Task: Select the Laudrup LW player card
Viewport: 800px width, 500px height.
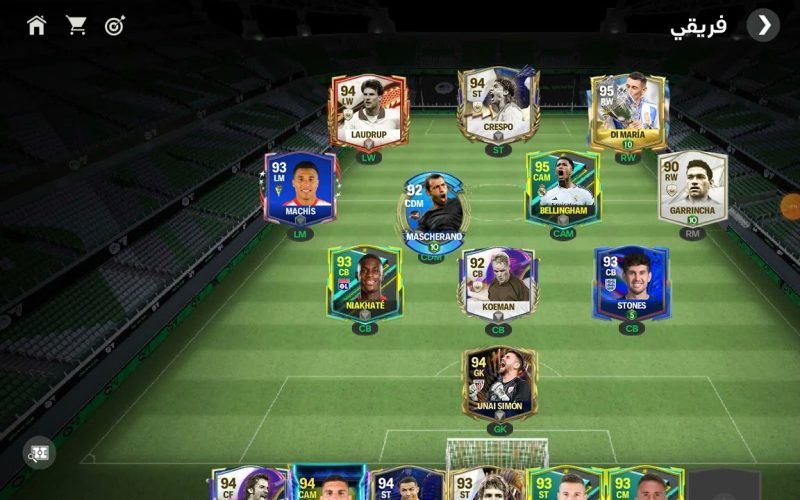Action: coord(369,111)
